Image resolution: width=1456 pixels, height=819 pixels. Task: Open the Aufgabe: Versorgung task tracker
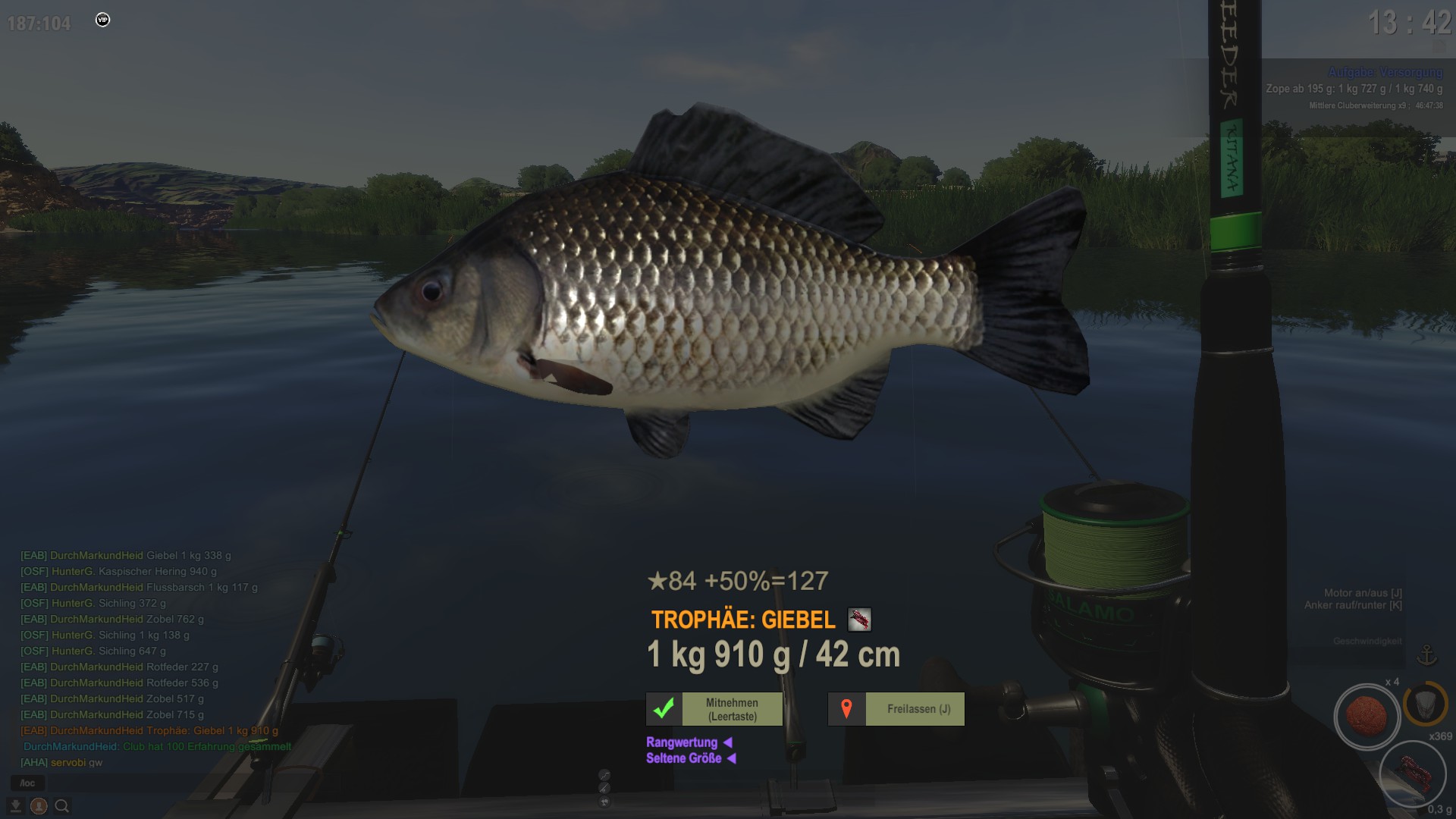pos(1385,72)
